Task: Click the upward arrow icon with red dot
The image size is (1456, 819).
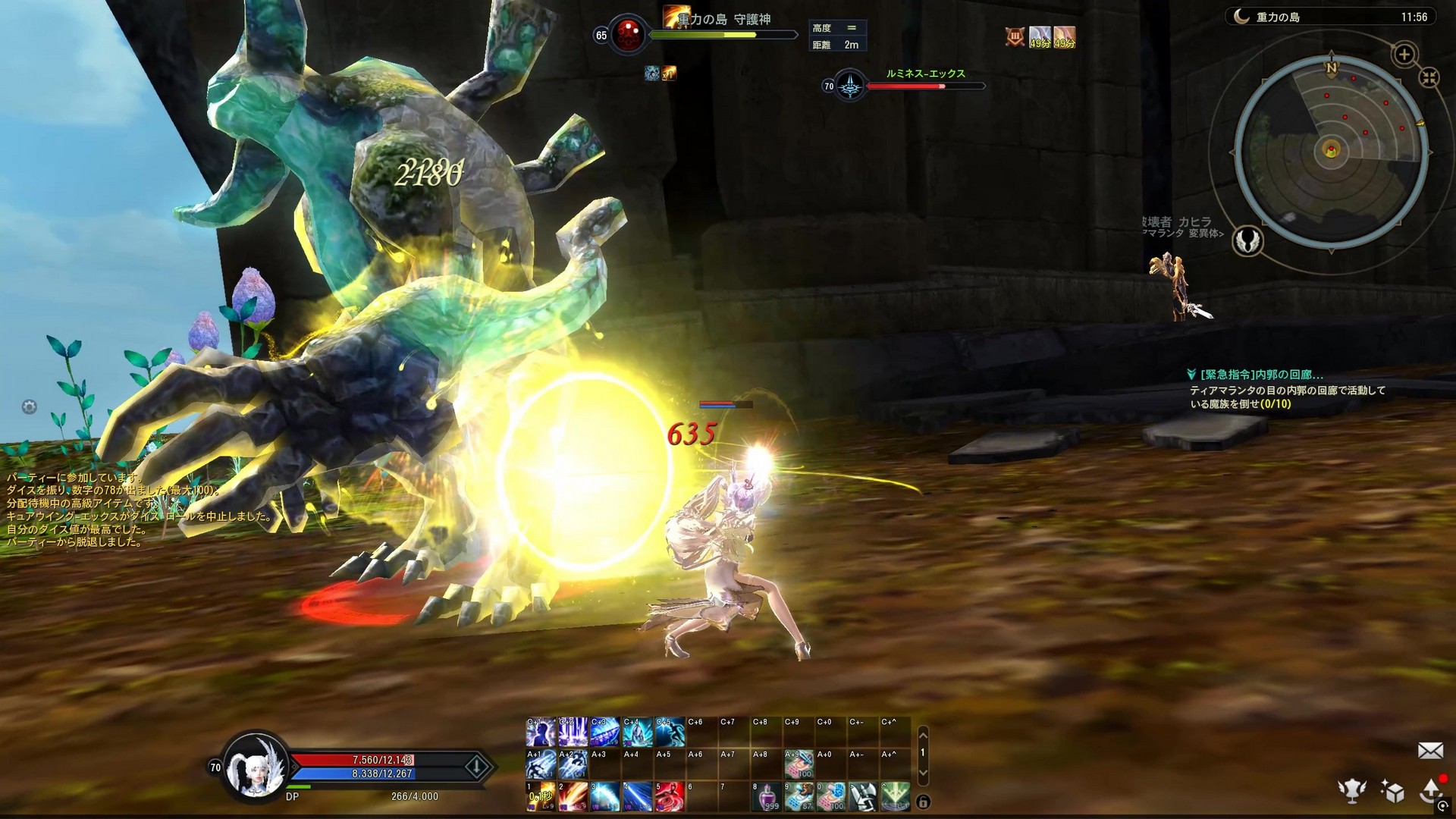Action: [1432, 789]
